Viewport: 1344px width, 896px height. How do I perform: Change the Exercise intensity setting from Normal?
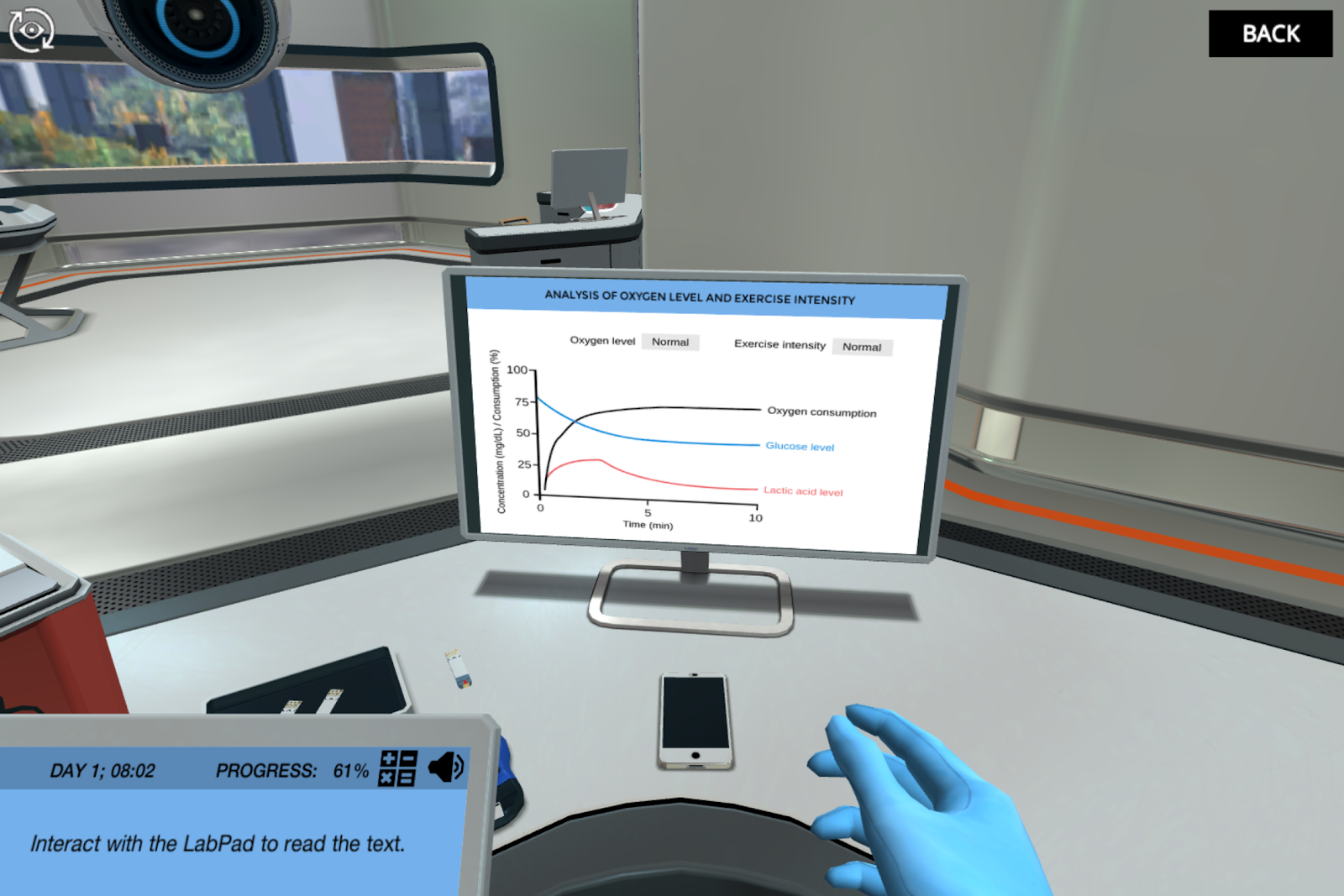pyautogui.click(x=863, y=347)
